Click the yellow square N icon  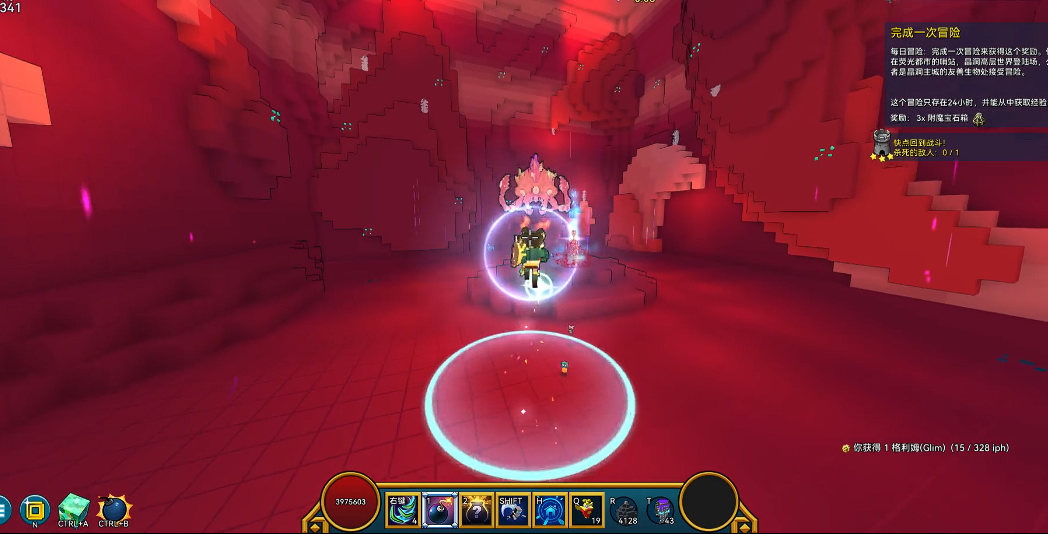pyautogui.click(x=35, y=509)
